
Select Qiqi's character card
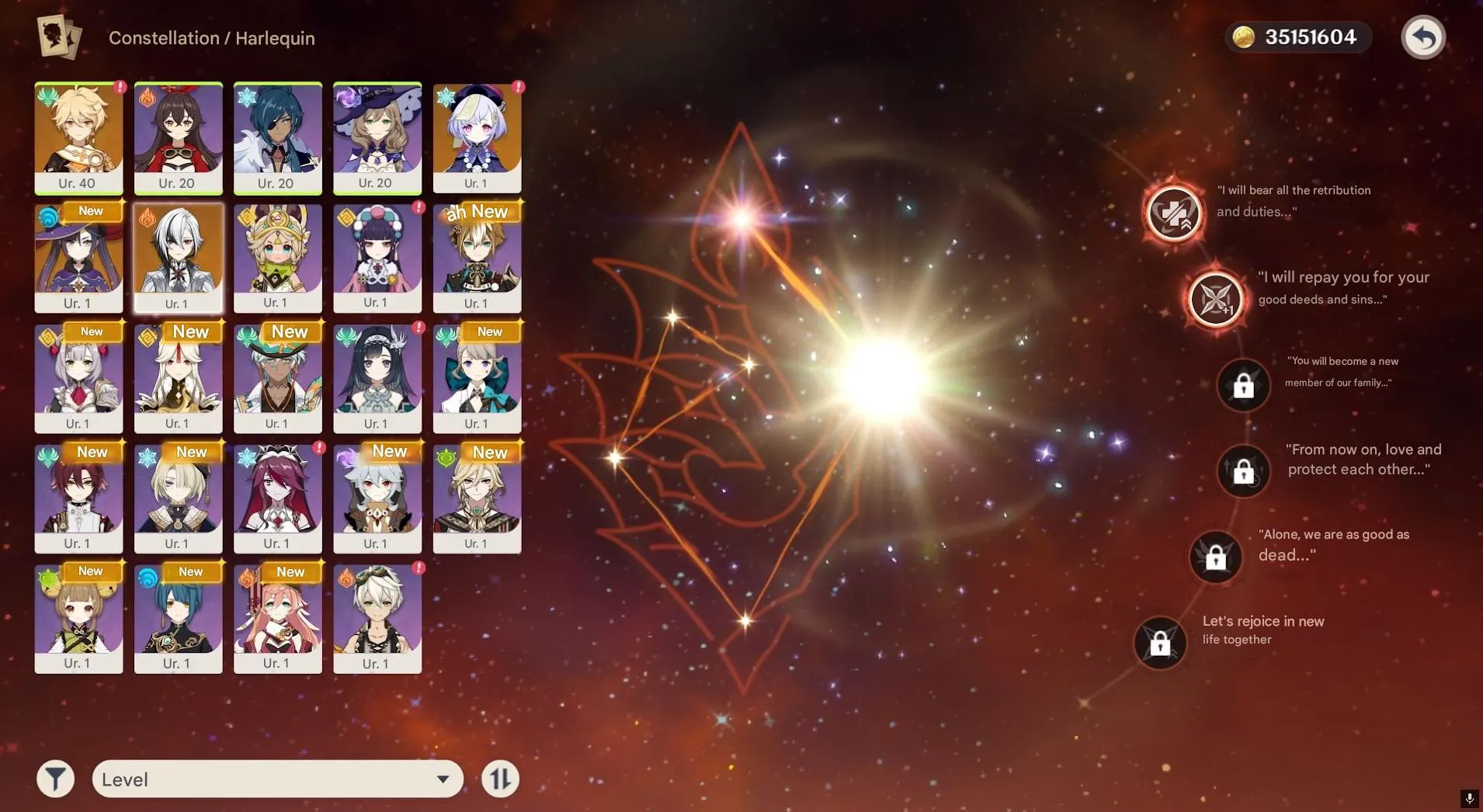click(x=476, y=138)
